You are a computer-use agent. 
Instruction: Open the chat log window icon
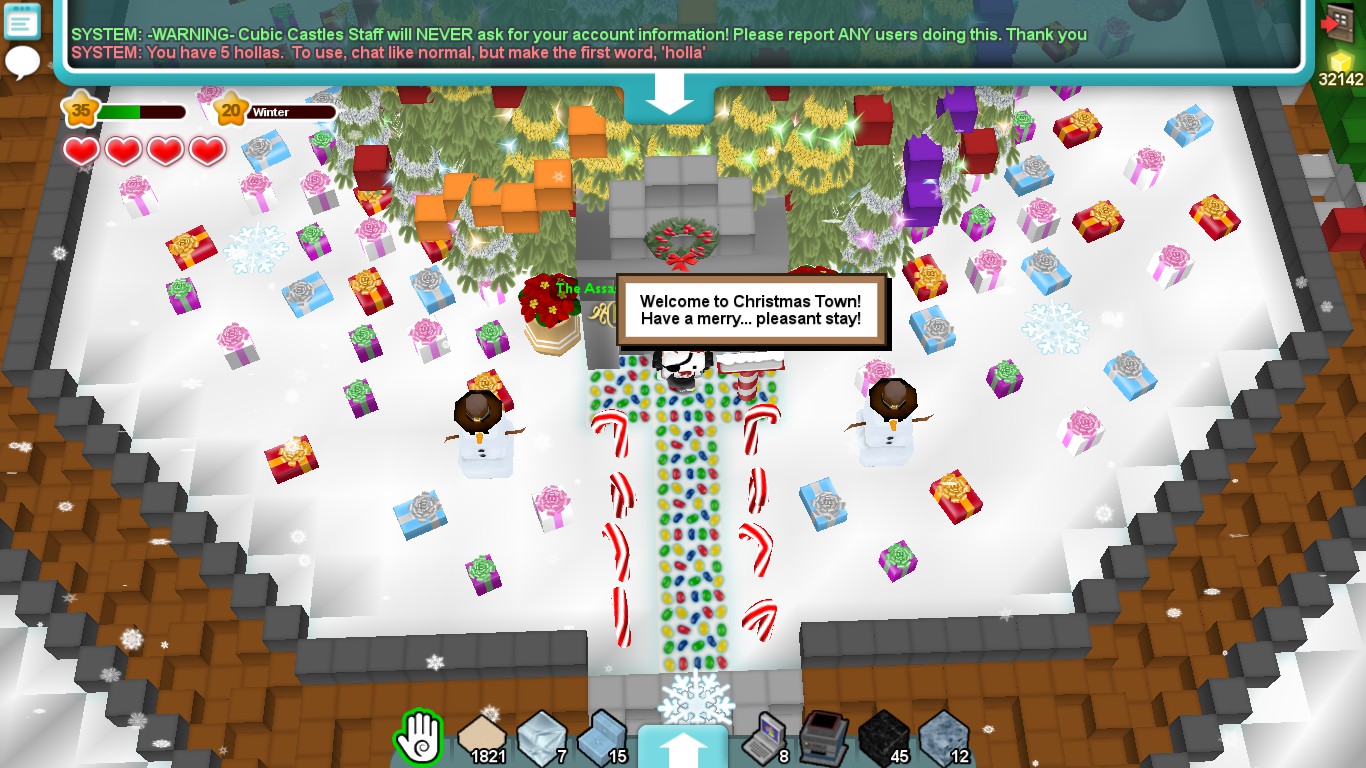21,21
